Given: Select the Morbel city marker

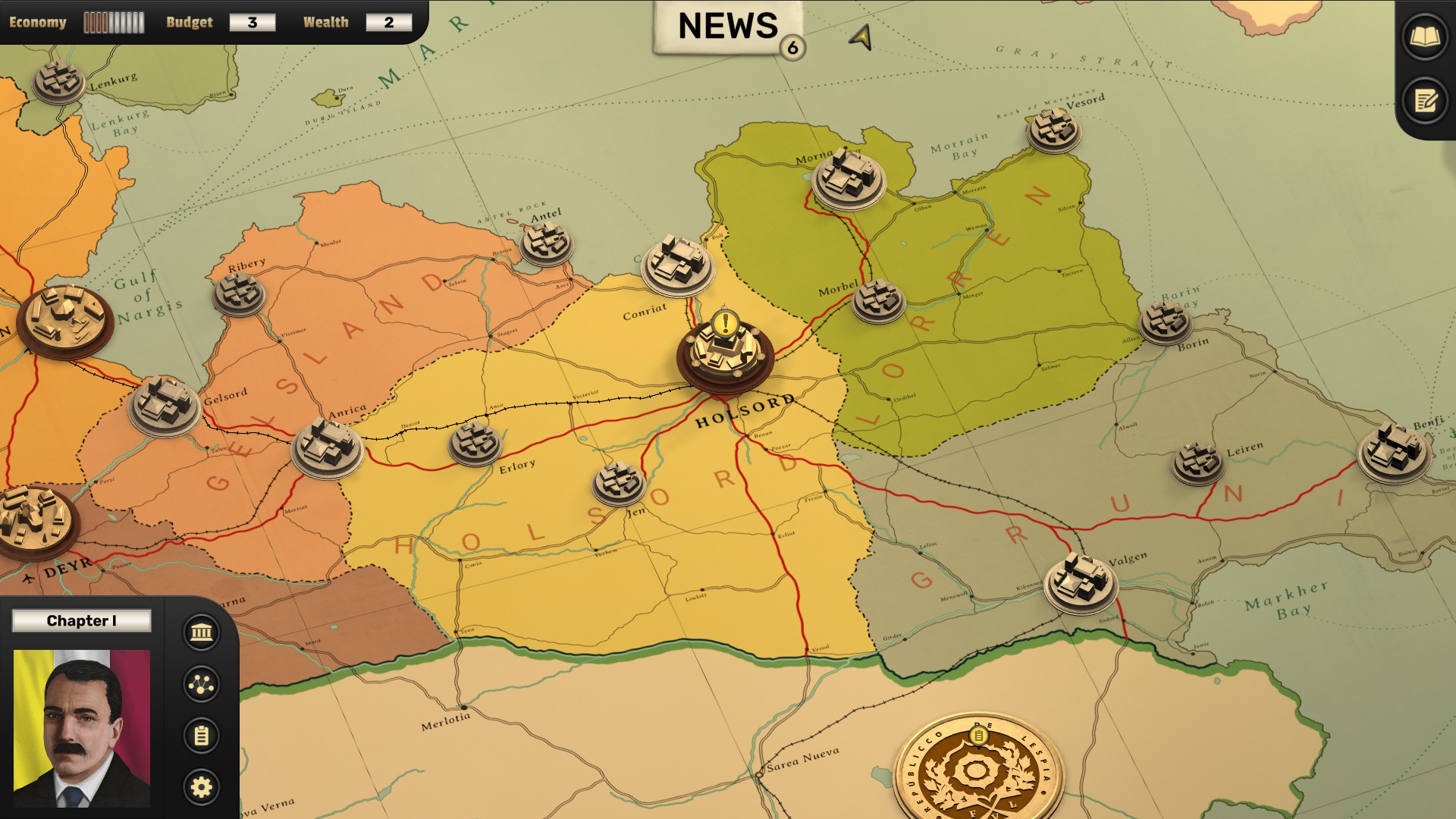Looking at the screenshot, I should coord(878,300).
